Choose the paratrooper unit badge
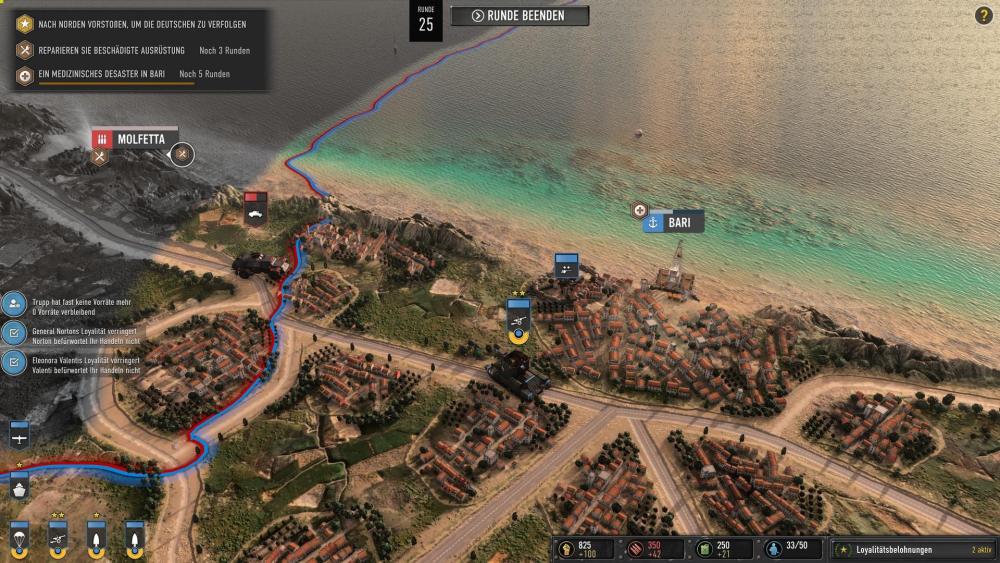 click(x=18, y=535)
